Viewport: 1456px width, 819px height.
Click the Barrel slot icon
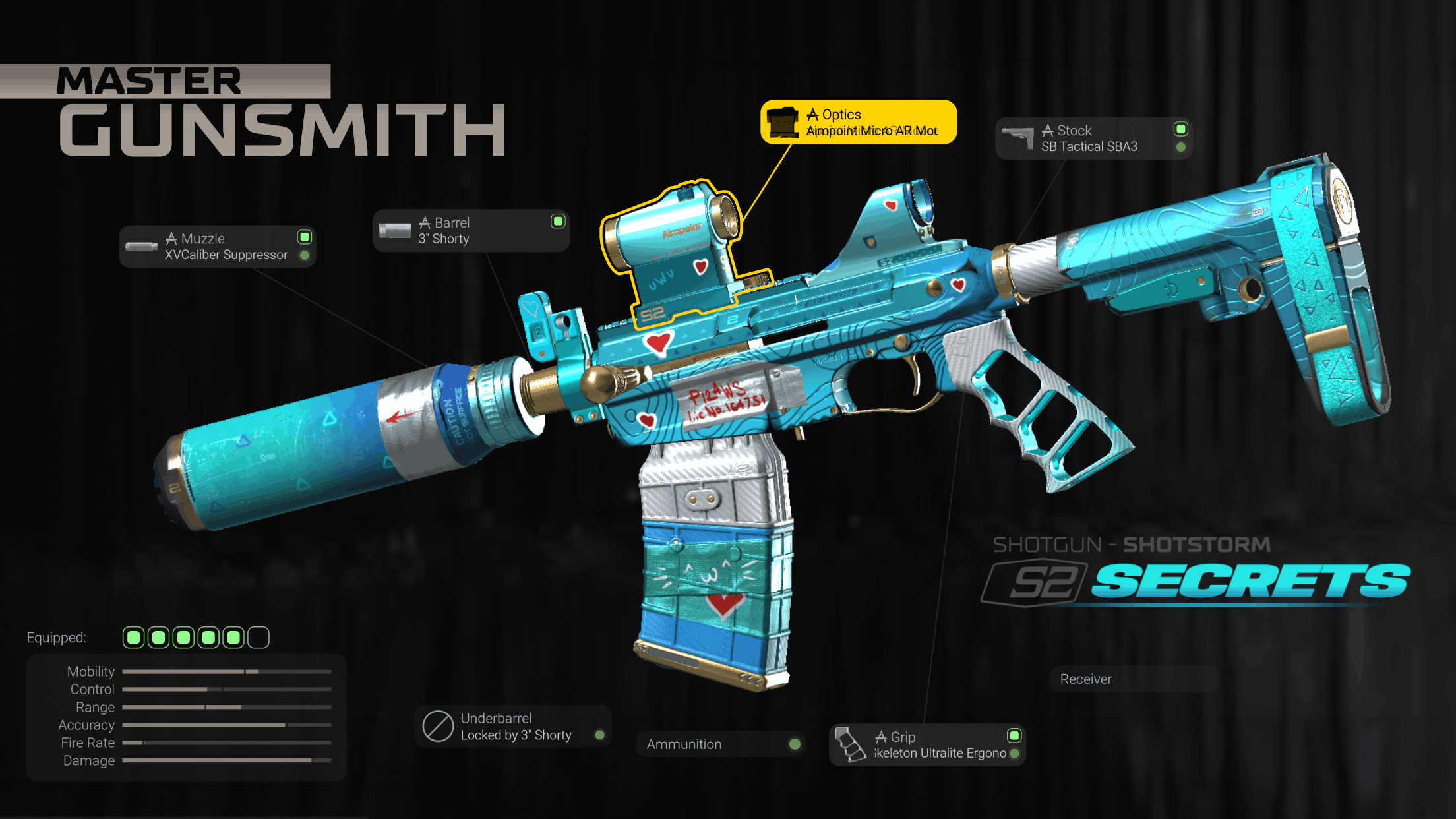(394, 229)
